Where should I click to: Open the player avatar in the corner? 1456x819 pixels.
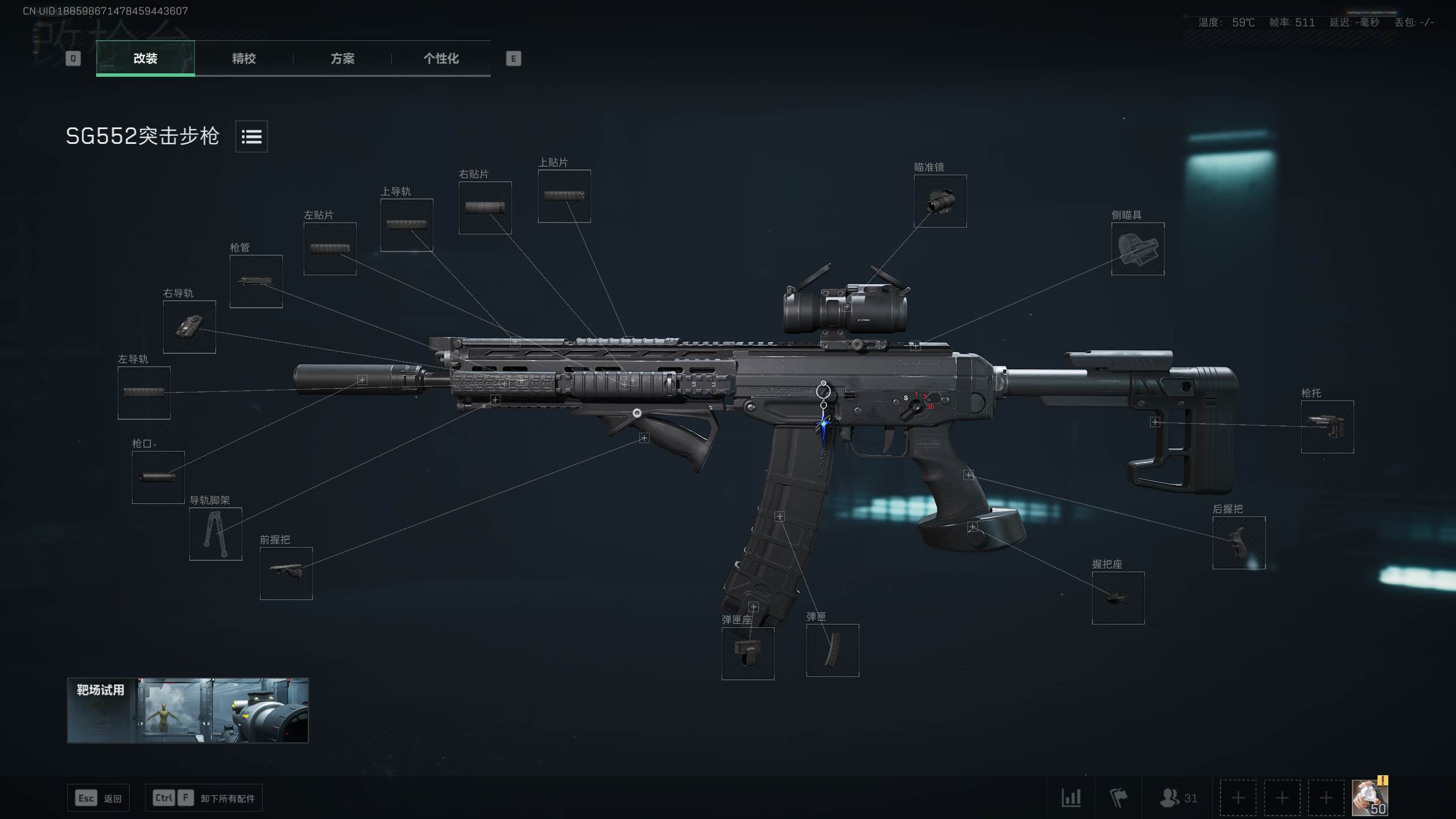[x=1369, y=797]
